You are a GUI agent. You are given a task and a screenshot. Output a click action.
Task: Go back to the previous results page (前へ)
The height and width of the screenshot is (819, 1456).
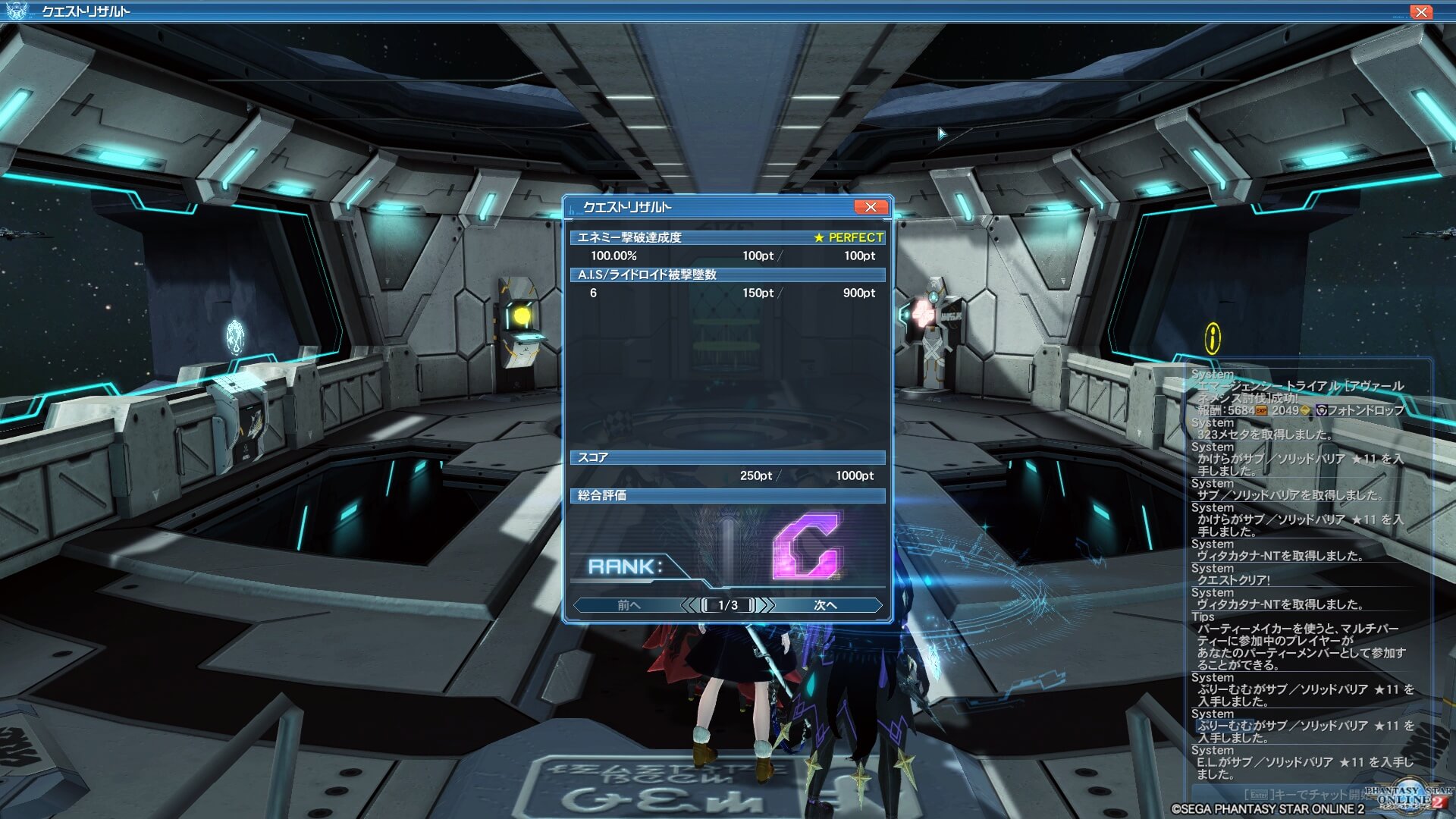point(629,605)
